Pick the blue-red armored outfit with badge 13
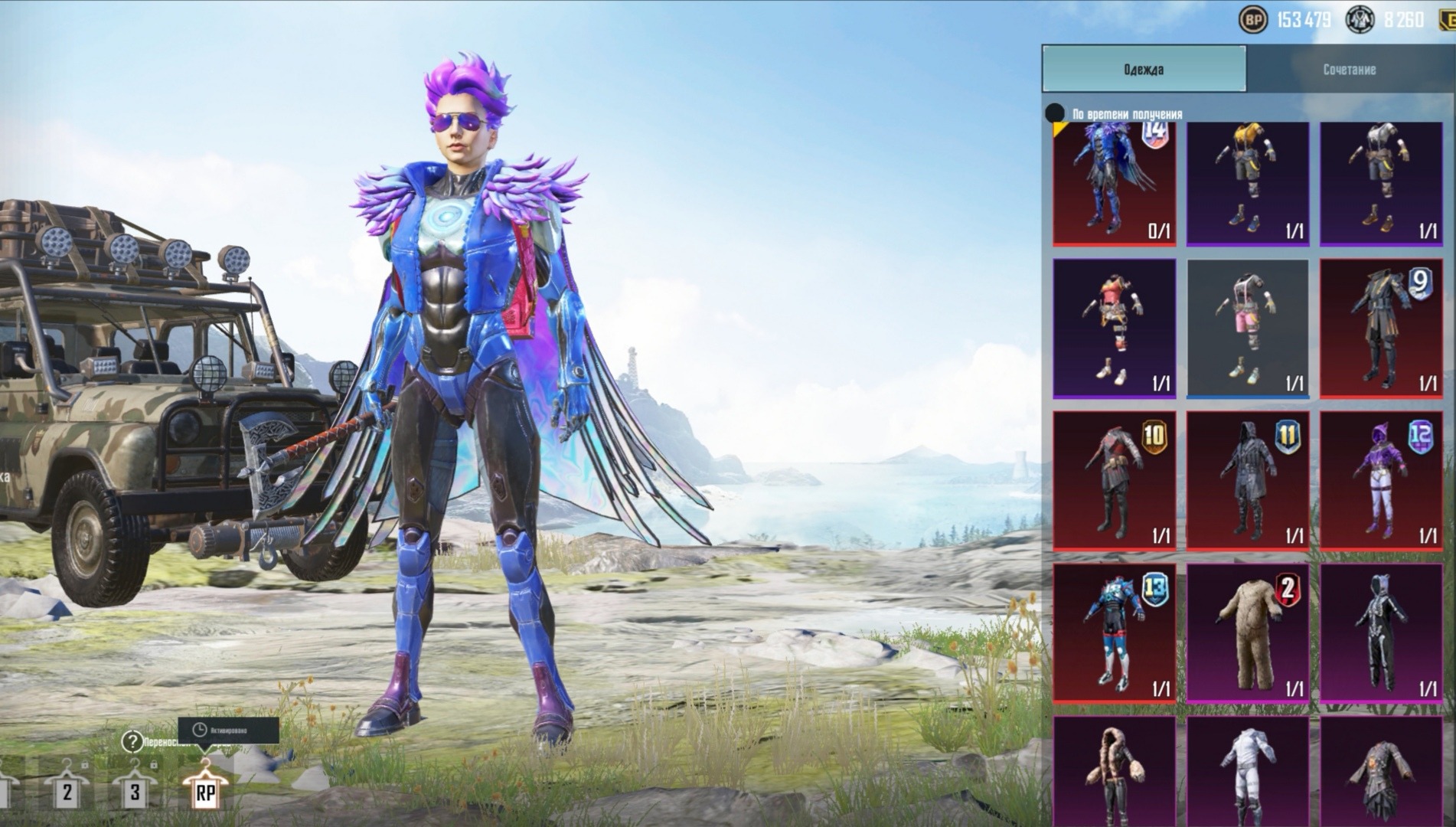Screen dimensions: 1456x827 tap(1114, 633)
